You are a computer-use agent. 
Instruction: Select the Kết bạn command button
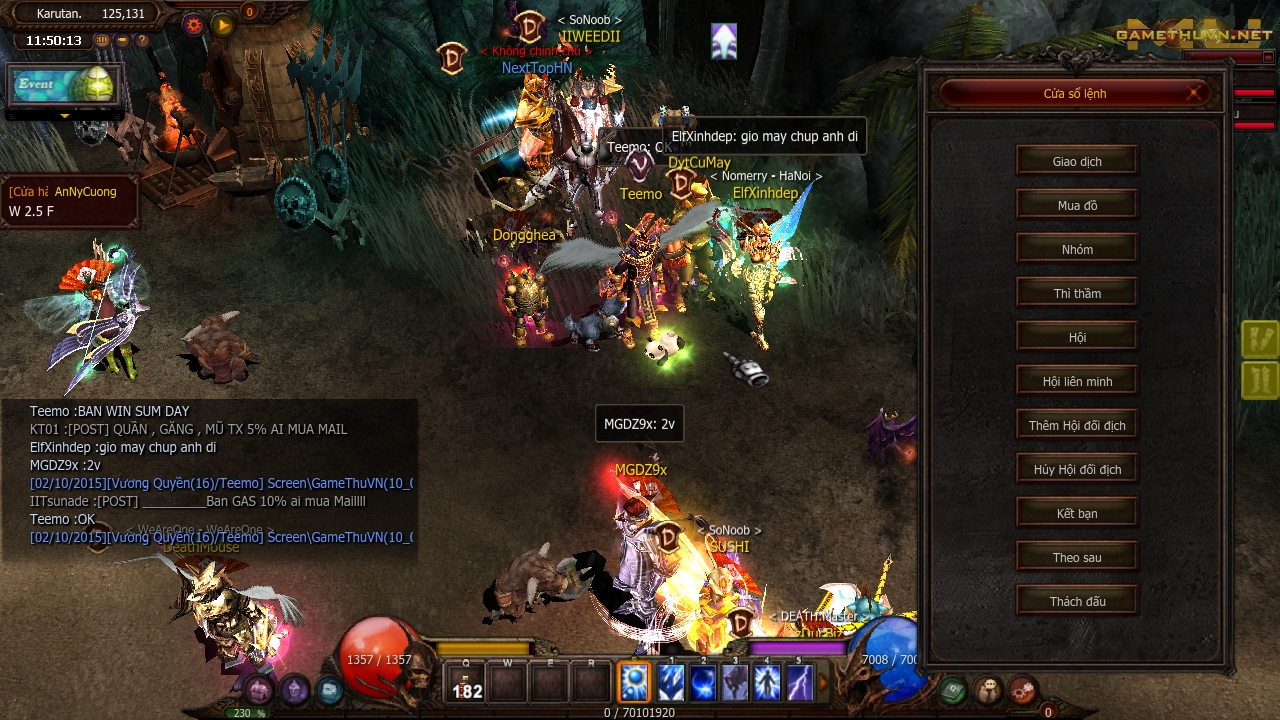coord(1076,512)
